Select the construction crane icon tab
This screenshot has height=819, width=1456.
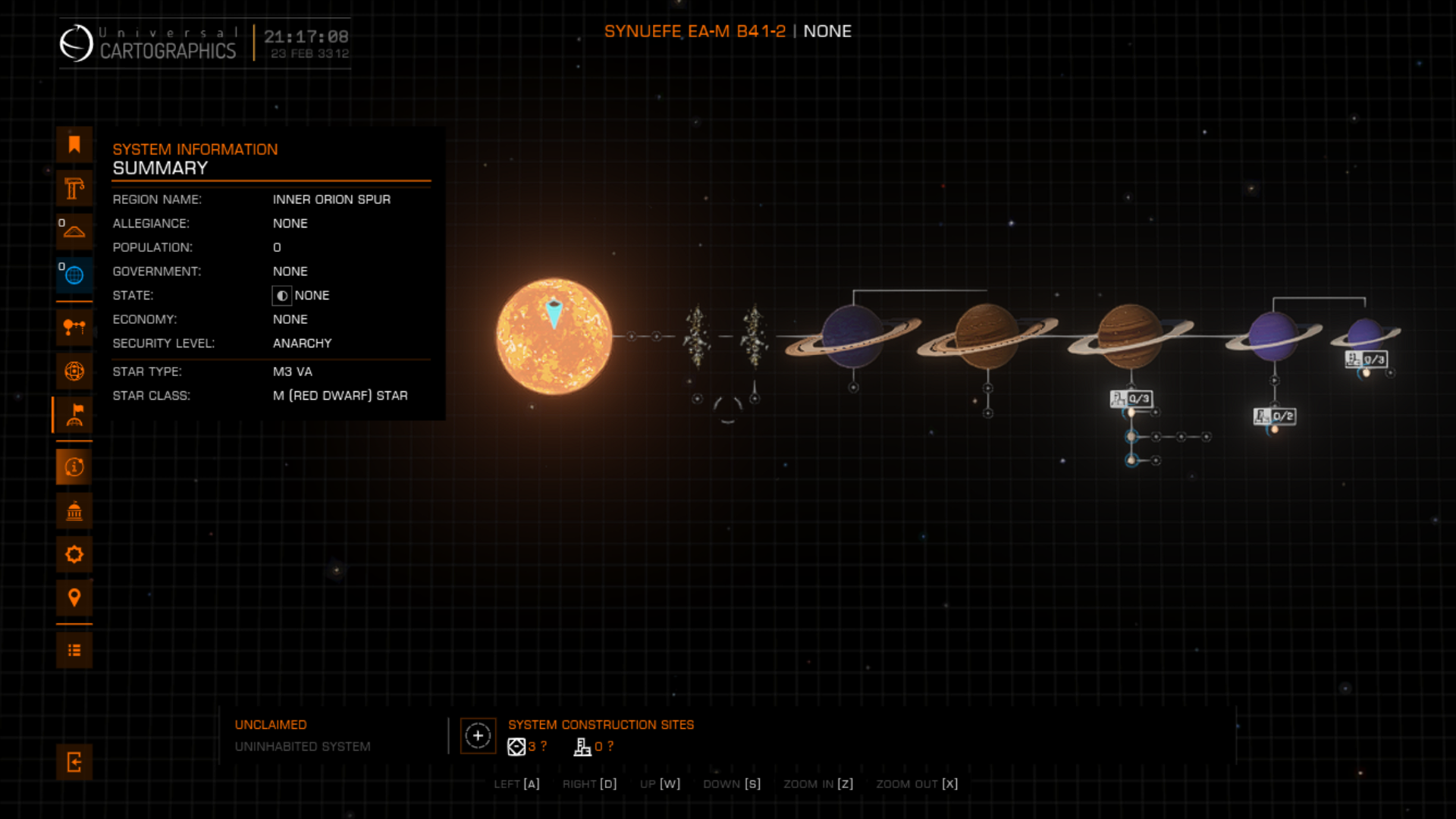(x=74, y=188)
